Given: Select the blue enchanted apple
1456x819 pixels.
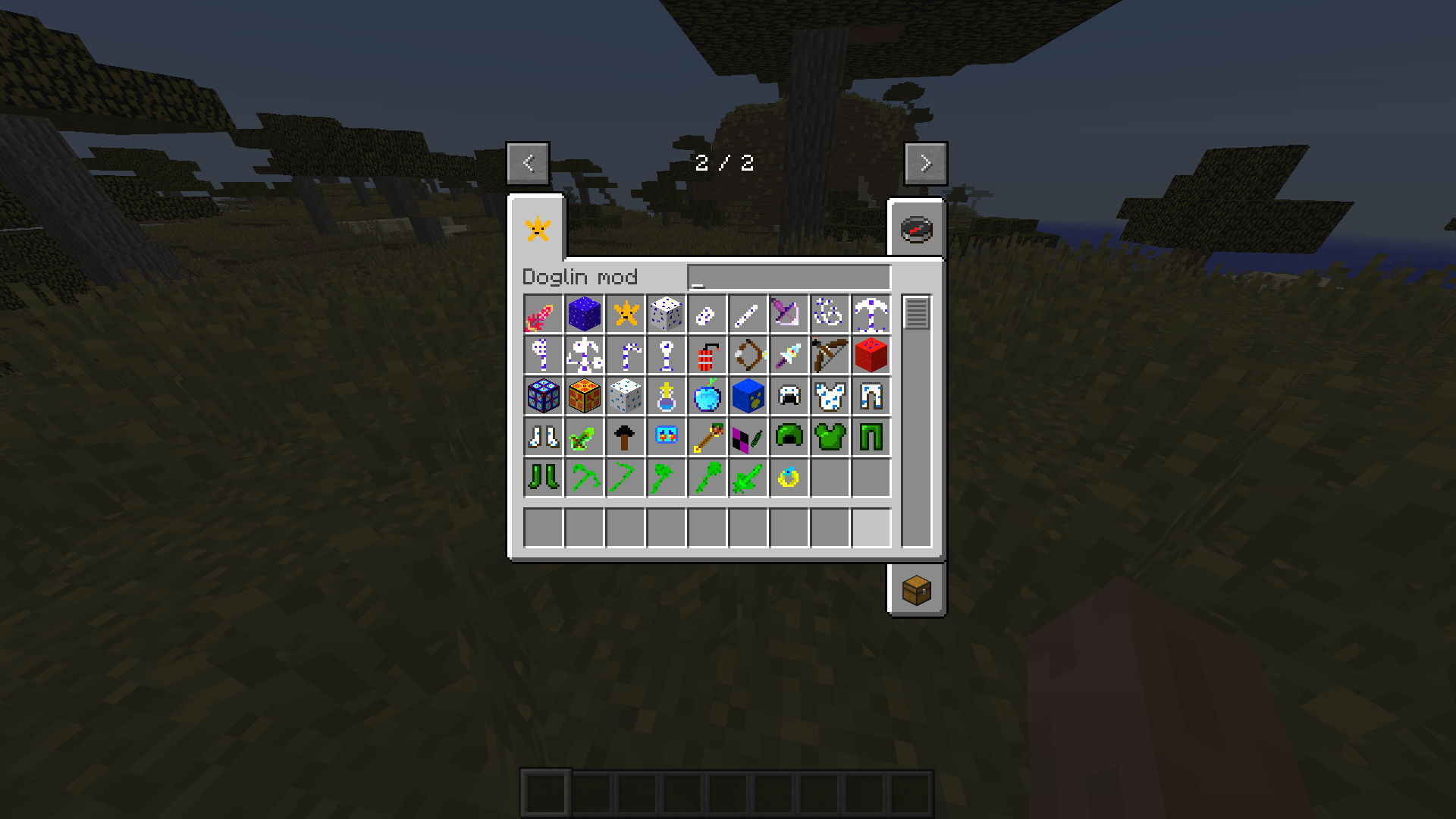Looking at the screenshot, I should [706, 396].
